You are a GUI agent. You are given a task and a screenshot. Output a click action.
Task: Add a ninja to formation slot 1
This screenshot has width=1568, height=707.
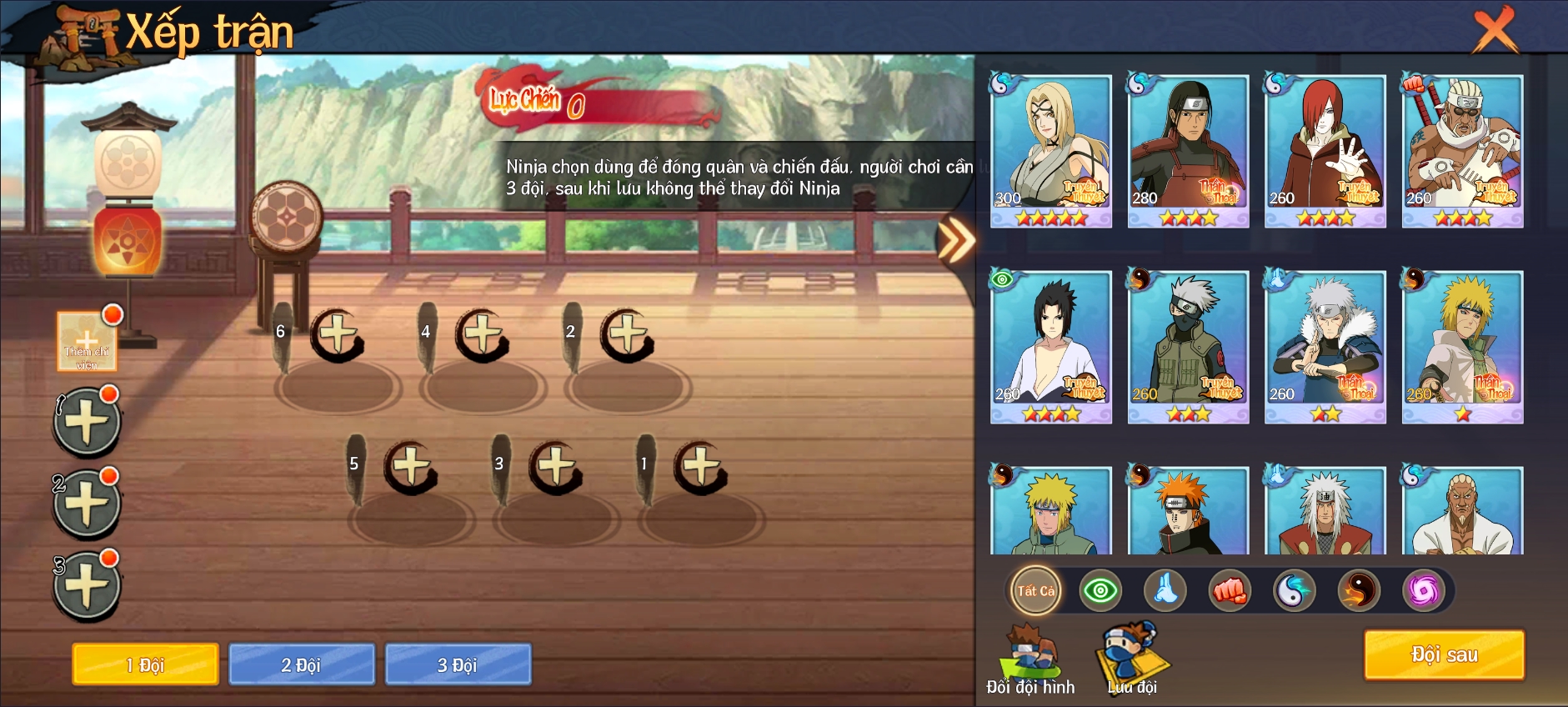(701, 467)
